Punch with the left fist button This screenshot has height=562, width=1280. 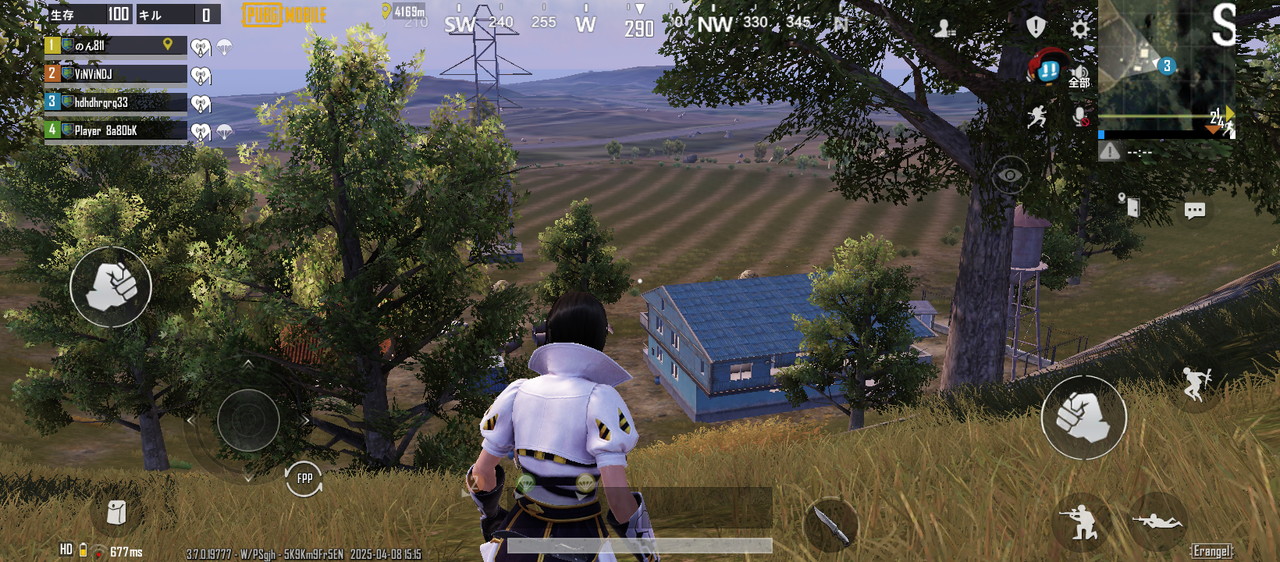click(110, 287)
